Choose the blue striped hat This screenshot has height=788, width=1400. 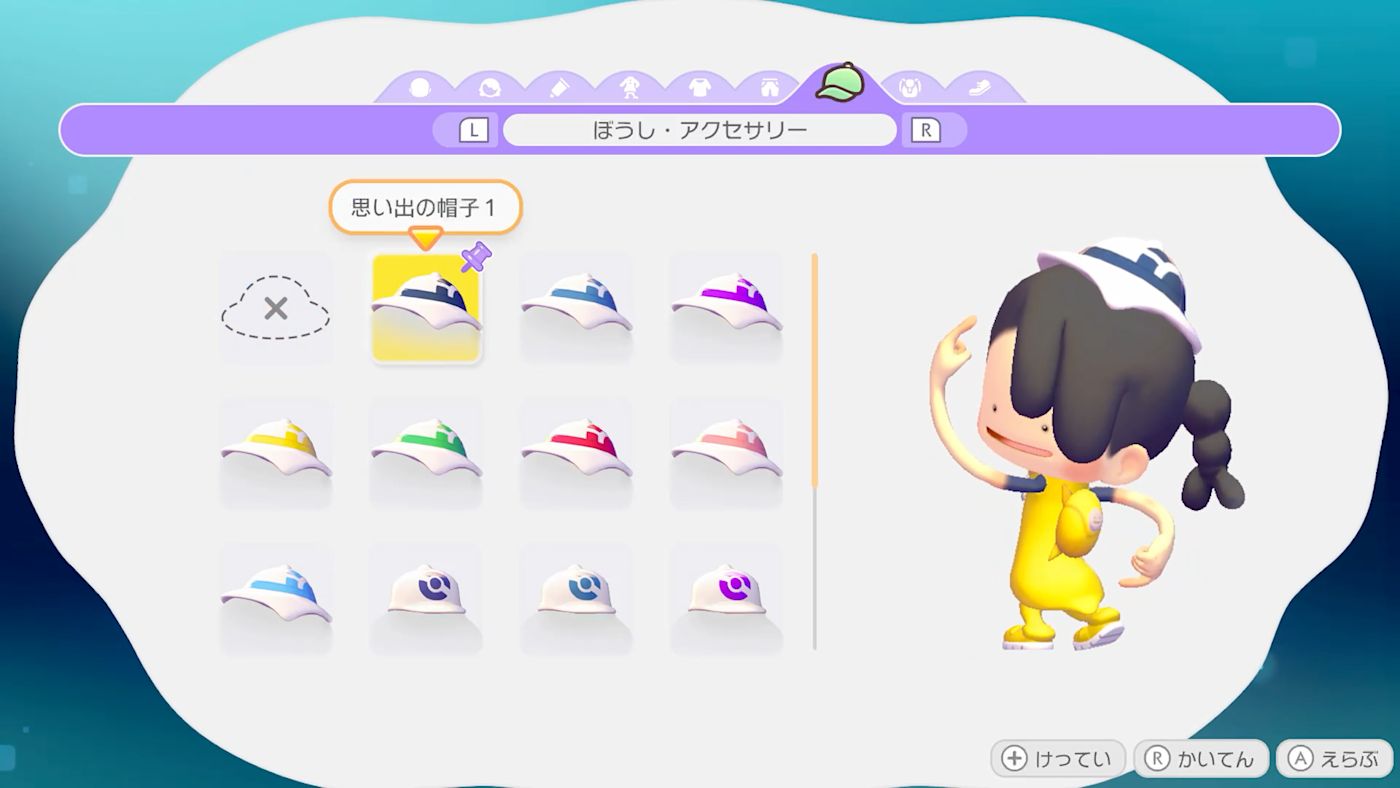(x=576, y=307)
